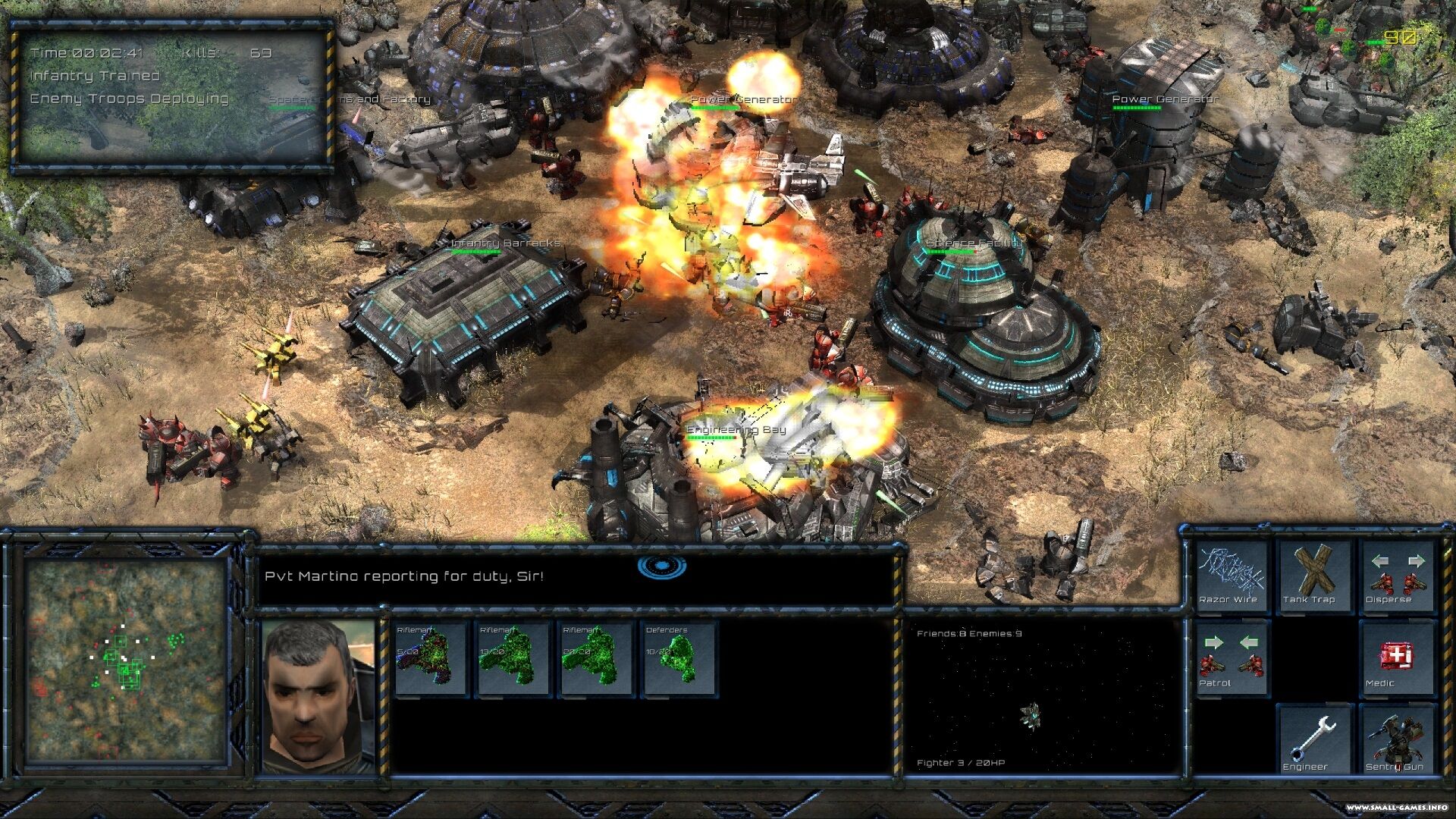The height and width of the screenshot is (819, 1456).
Task: Select the Science Facility building label
Action: (974, 243)
